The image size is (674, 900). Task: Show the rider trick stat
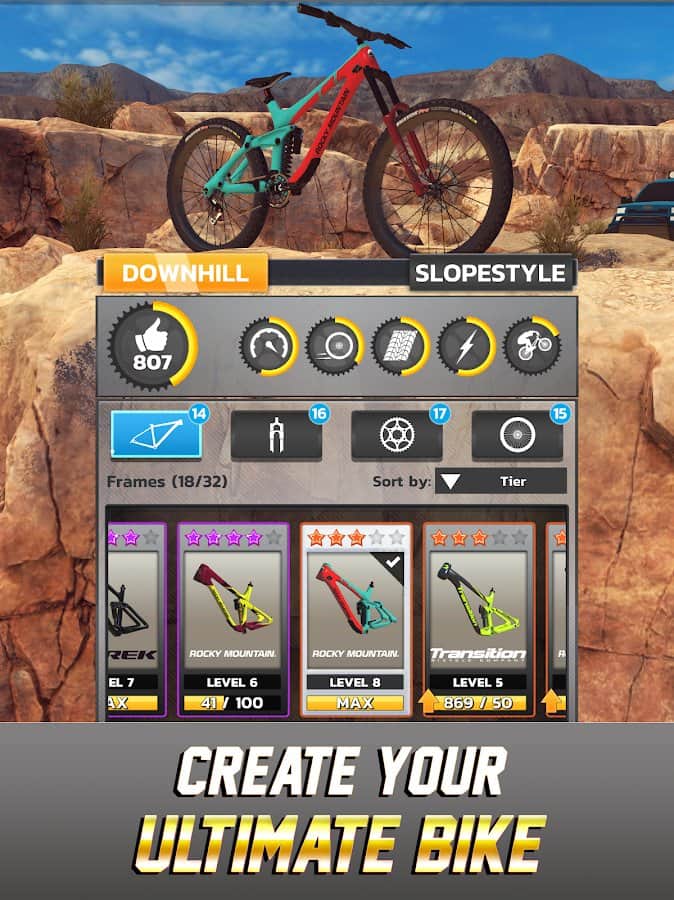[x=532, y=347]
